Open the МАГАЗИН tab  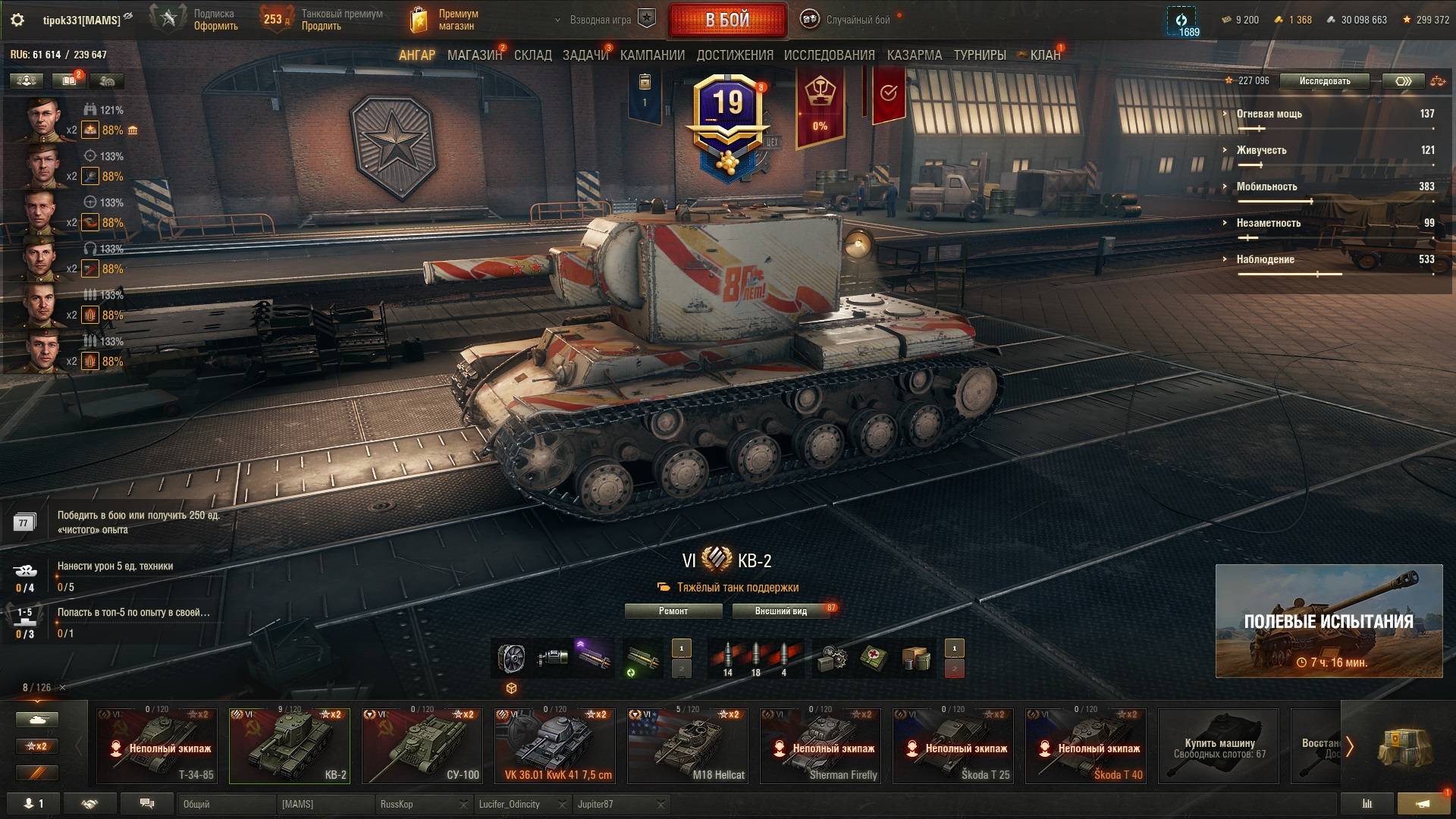474,55
